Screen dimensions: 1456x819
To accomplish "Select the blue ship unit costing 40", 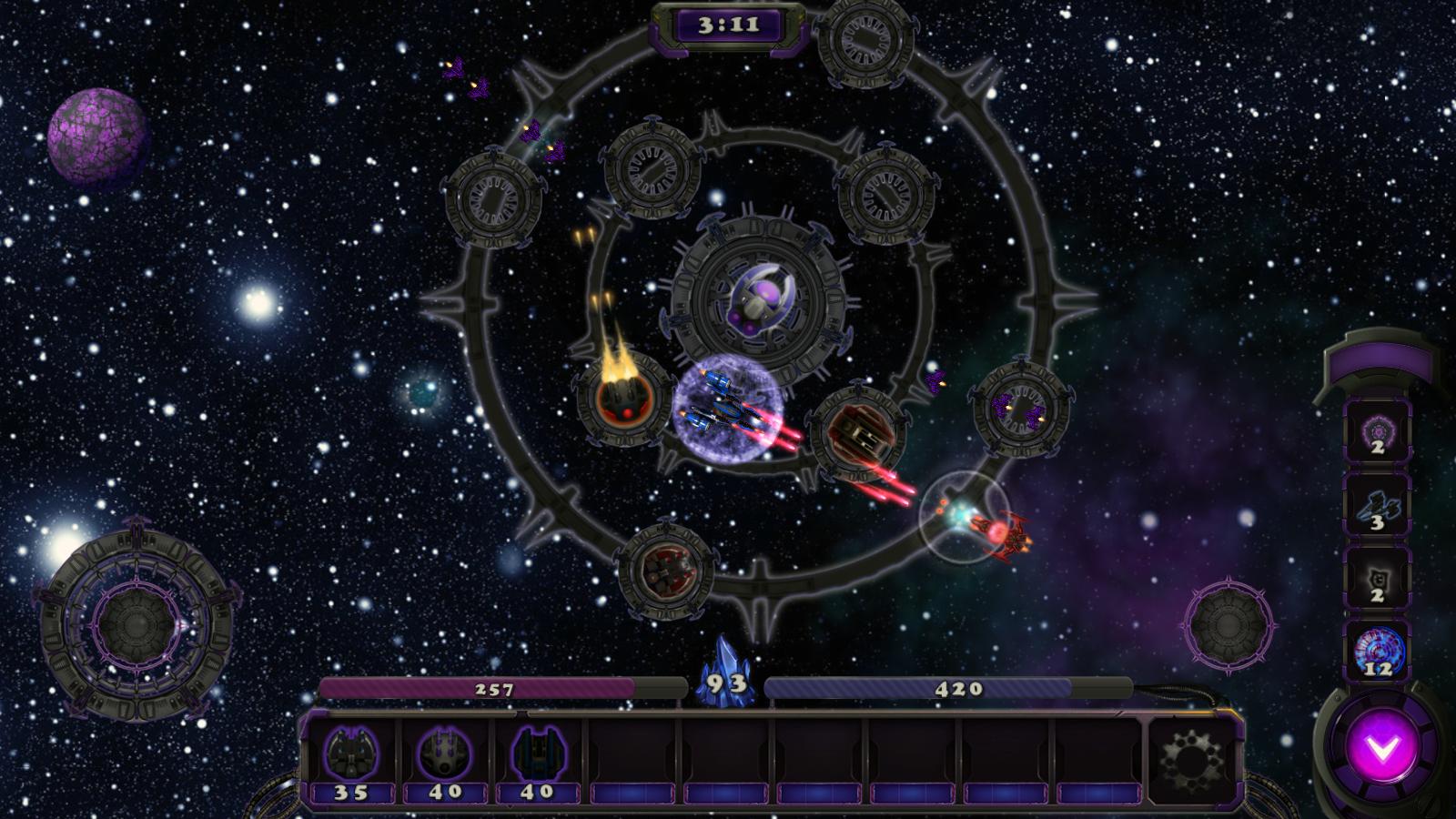I will point(539,753).
